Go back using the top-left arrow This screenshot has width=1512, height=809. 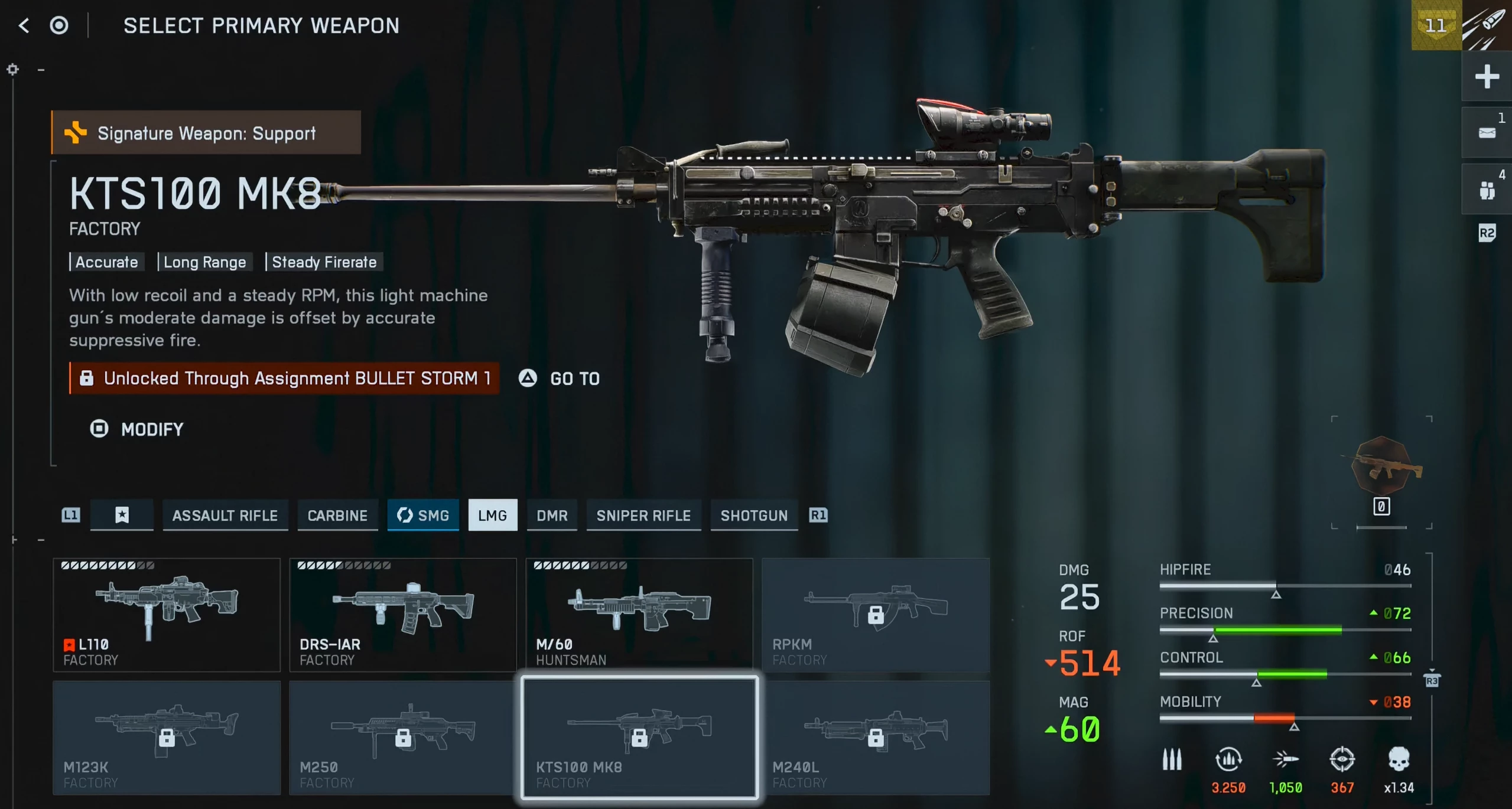click(x=24, y=25)
